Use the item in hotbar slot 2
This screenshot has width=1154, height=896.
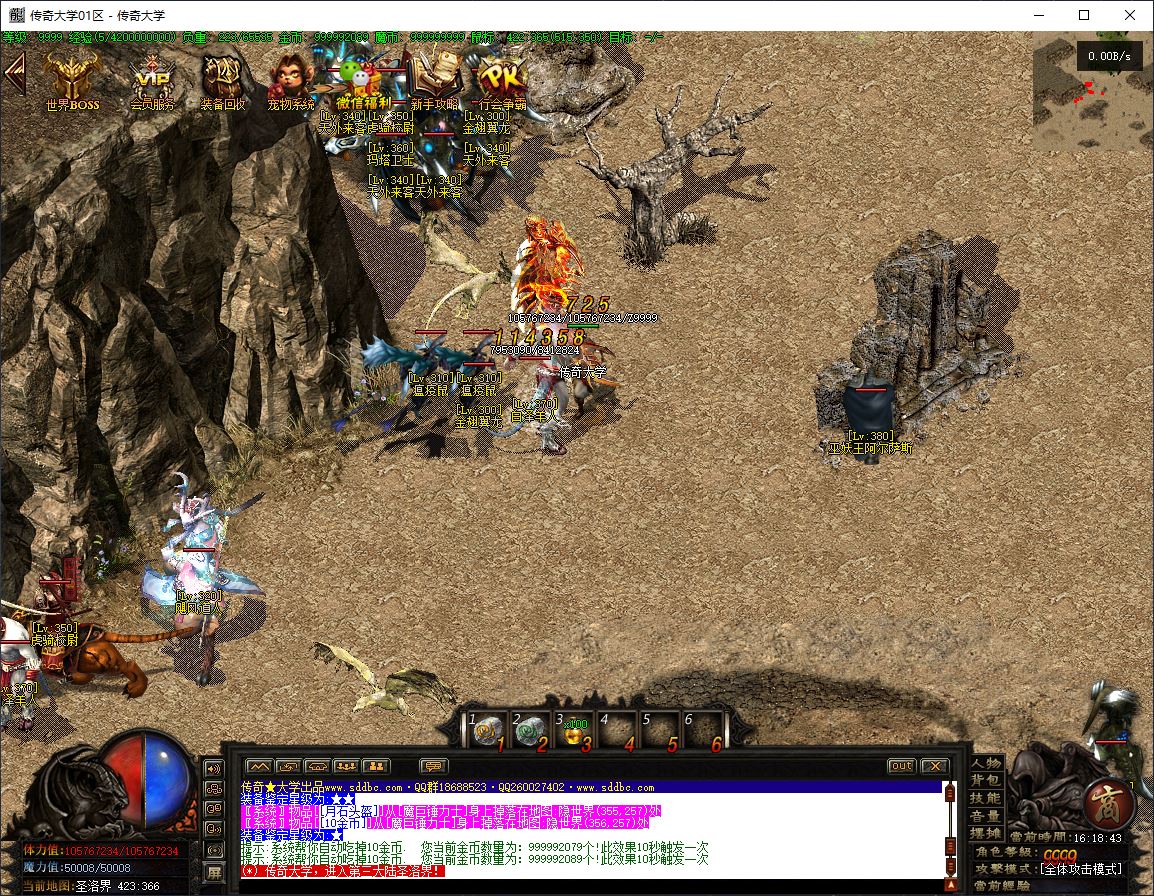coord(530,732)
